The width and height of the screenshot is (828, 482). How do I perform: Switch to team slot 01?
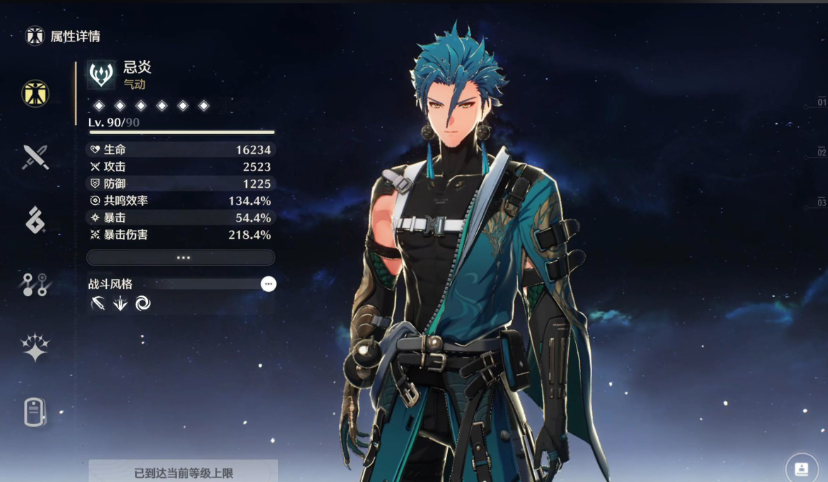click(x=821, y=102)
